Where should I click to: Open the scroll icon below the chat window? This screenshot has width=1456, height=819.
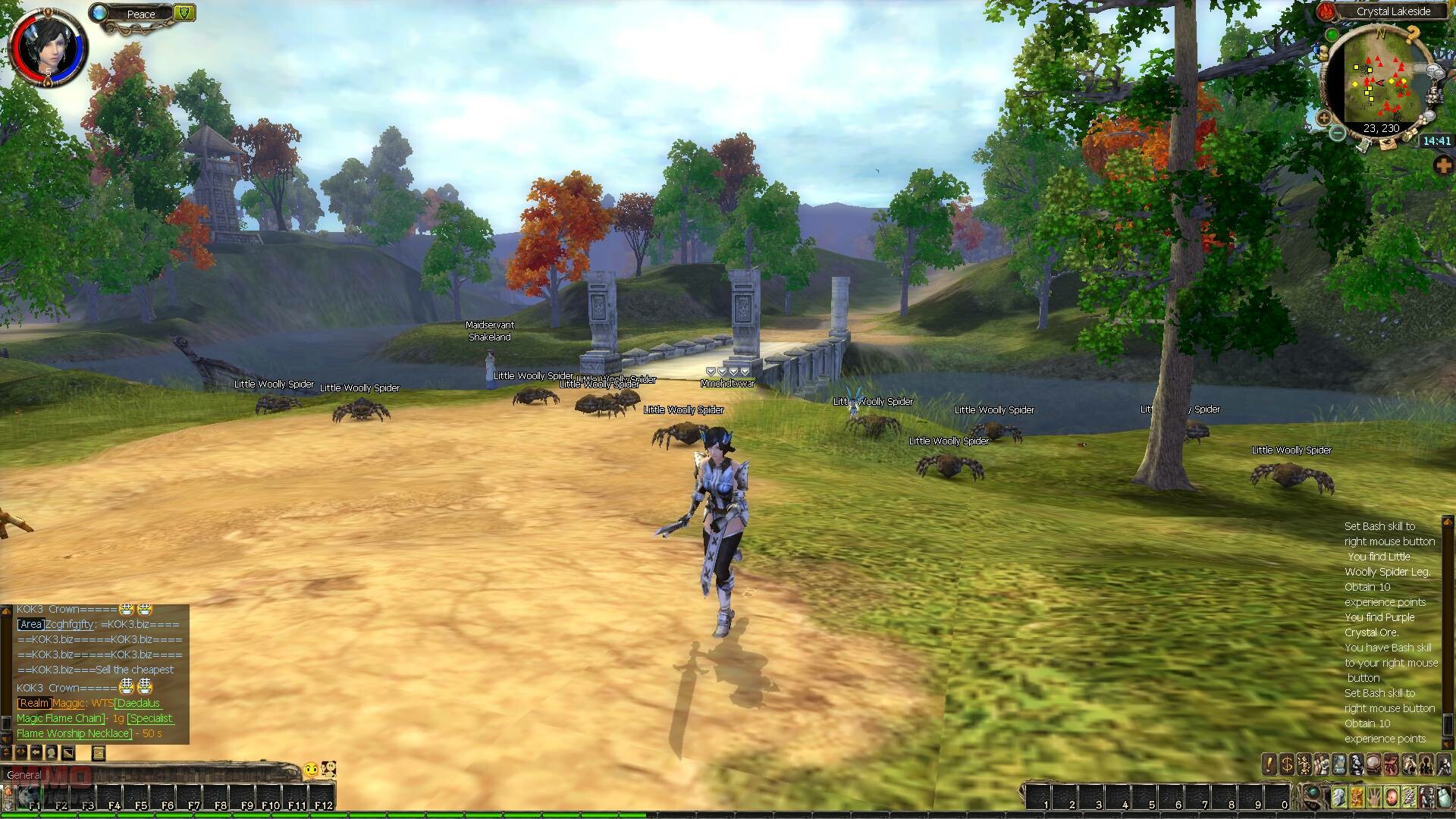(x=98, y=752)
